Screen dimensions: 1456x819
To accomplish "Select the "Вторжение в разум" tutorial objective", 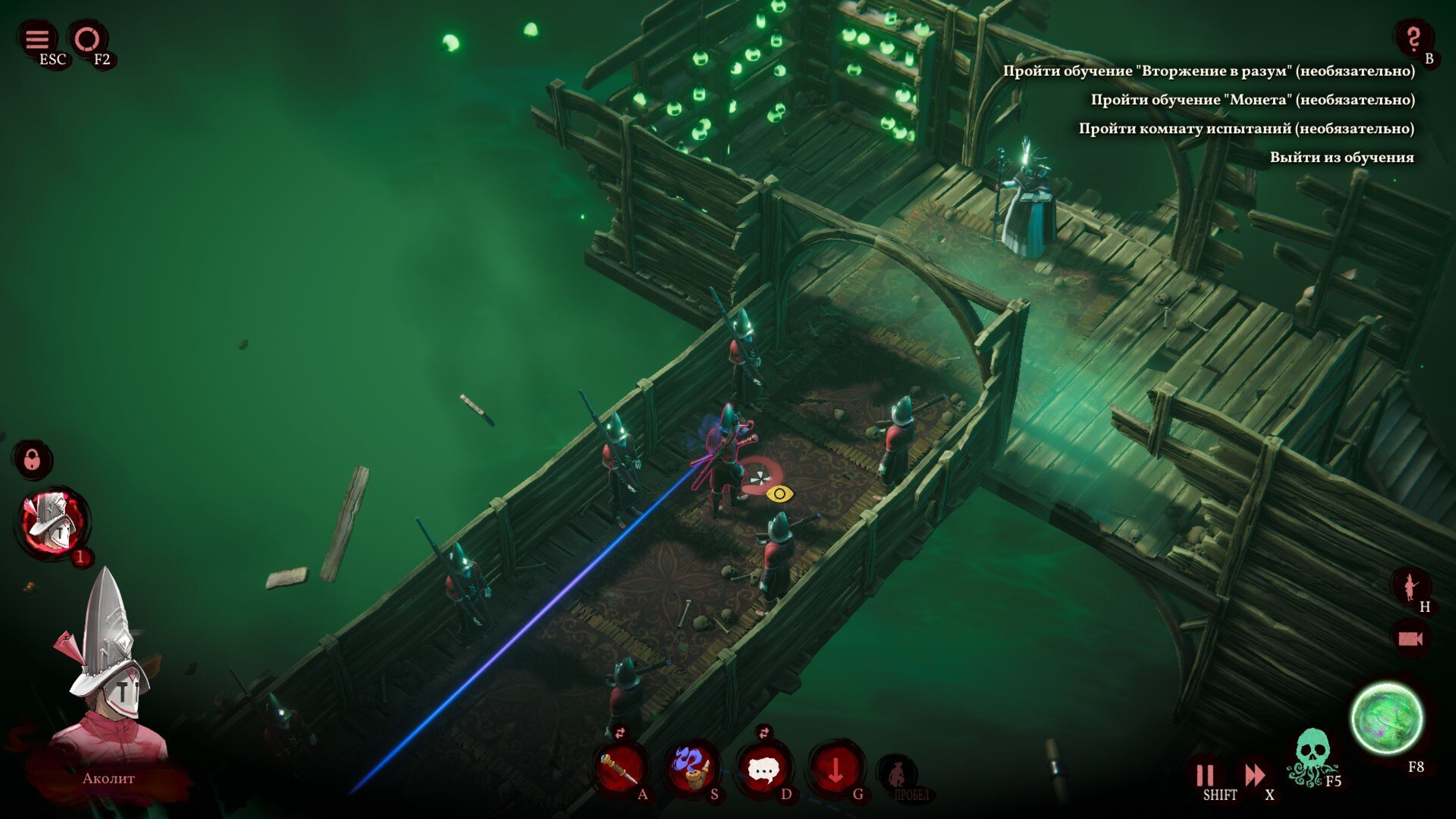I will point(1209,71).
